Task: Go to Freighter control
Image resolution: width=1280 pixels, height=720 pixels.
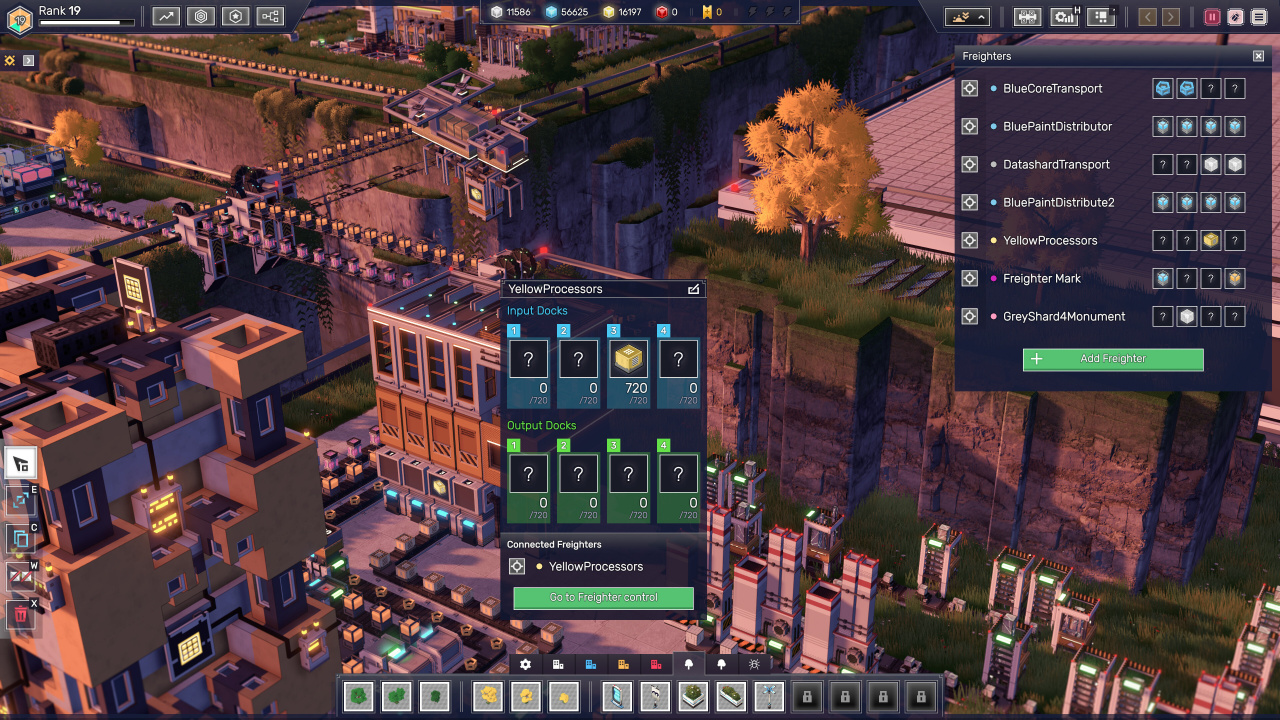Action: point(603,598)
